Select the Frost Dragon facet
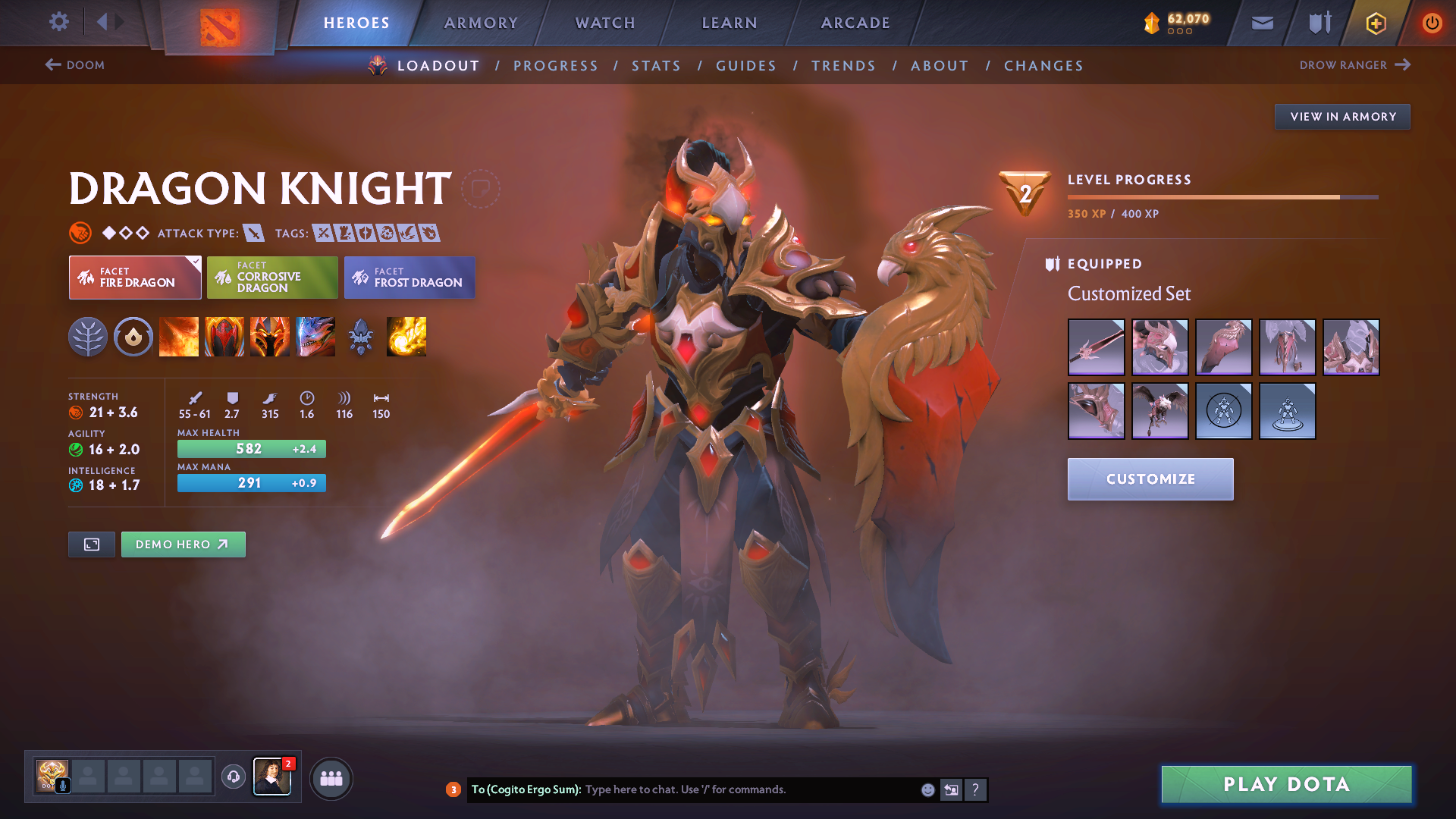The width and height of the screenshot is (1456, 819). 409,278
